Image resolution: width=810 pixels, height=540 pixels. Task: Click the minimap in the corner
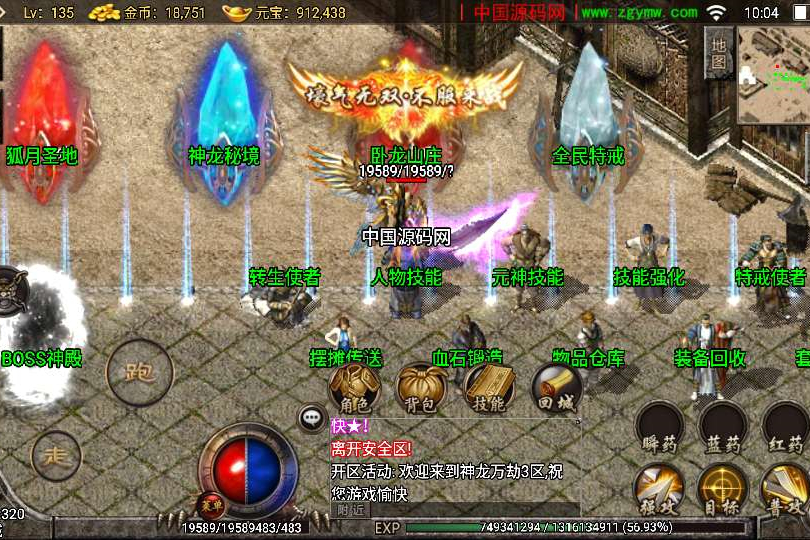(x=773, y=74)
